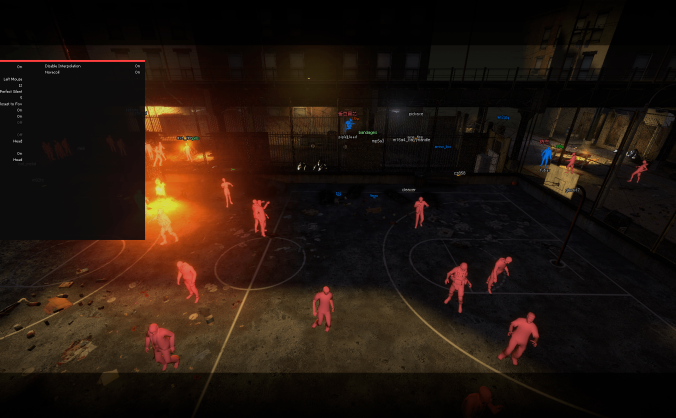Toggle the Norecoil option
The width and height of the screenshot is (676, 418).
click(x=137, y=72)
